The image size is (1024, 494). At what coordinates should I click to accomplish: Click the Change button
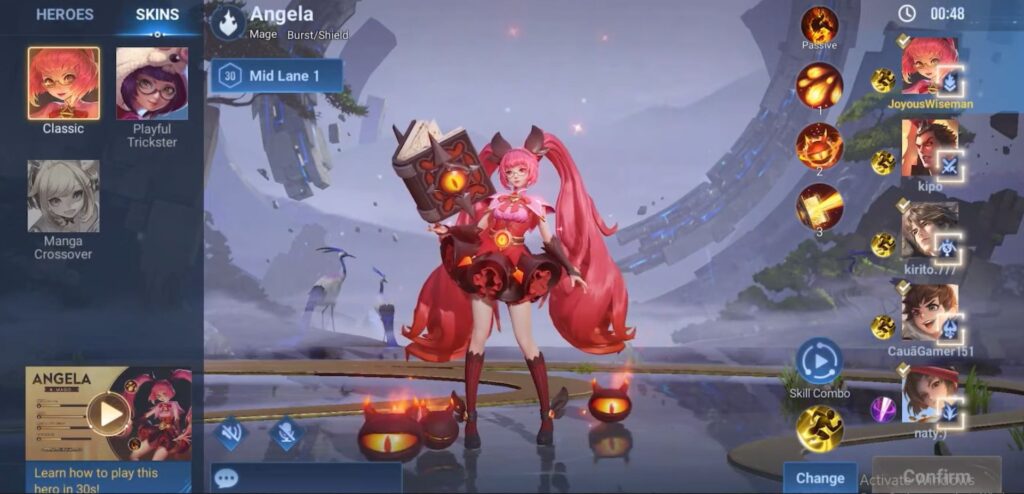tap(820, 478)
